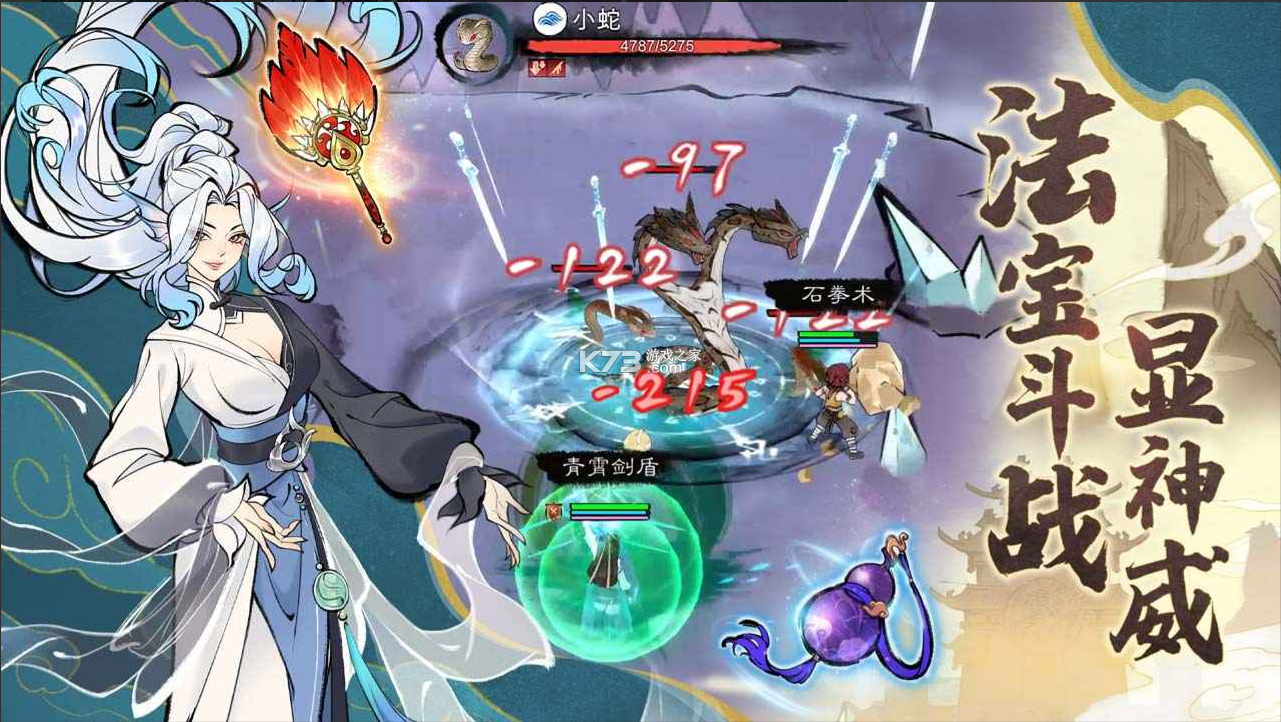Tap the 青霄剑盾 skill name label
The image size is (1281, 722).
(x=600, y=463)
